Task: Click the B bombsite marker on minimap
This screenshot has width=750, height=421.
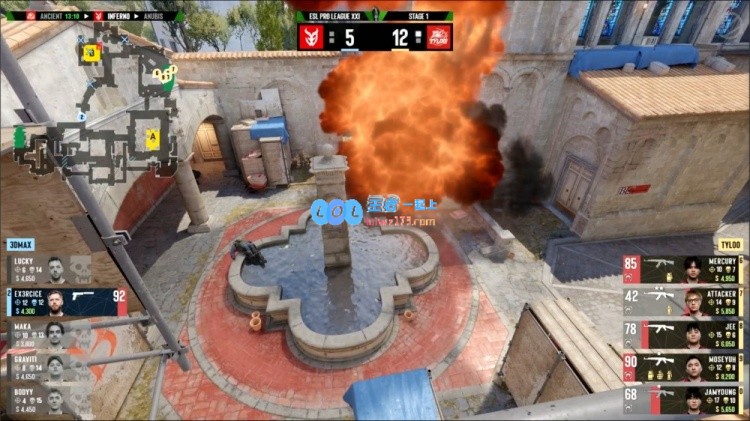Action: pyautogui.click(x=91, y=53)
